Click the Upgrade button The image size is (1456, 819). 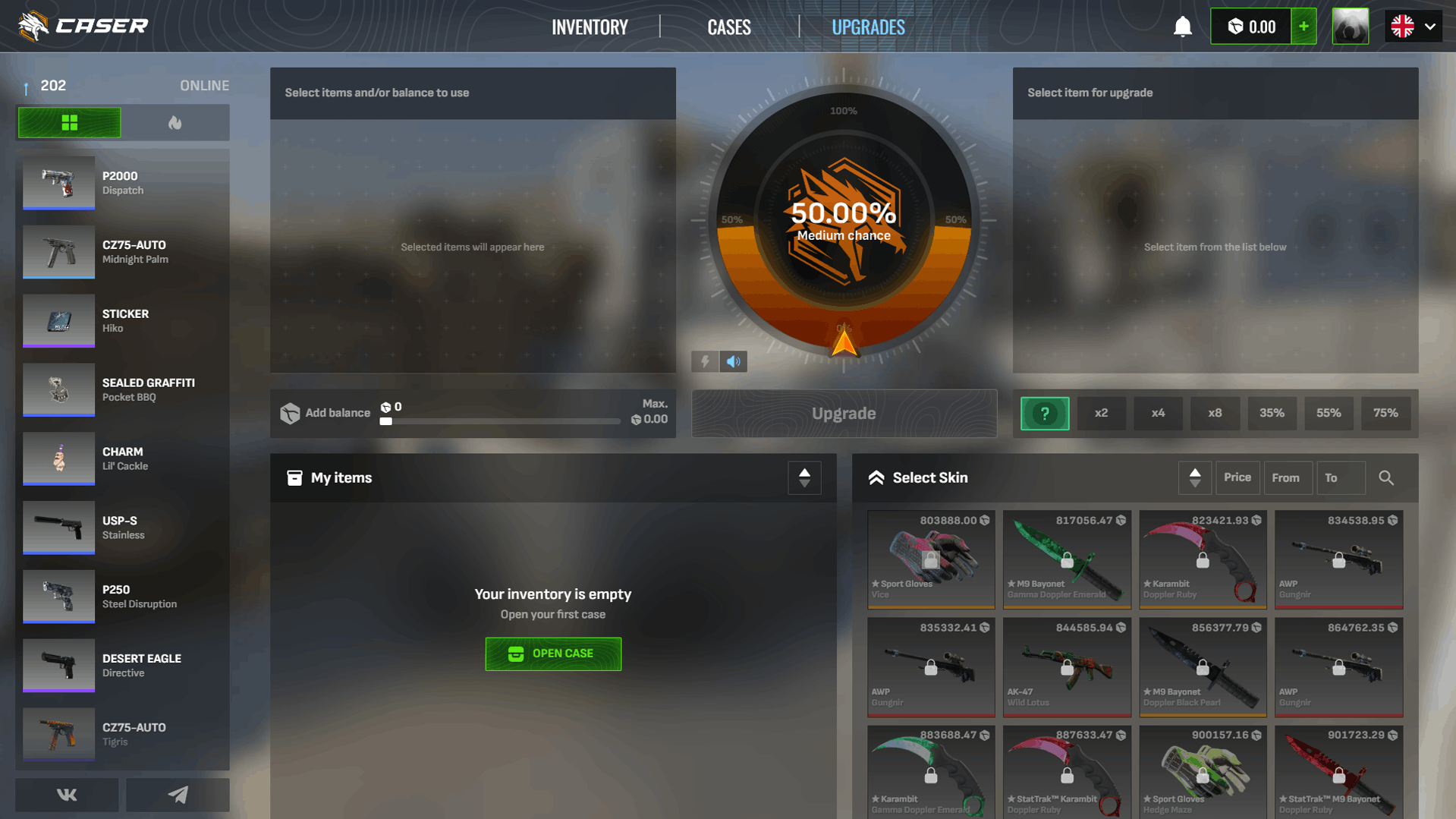[x=844, y=413]
